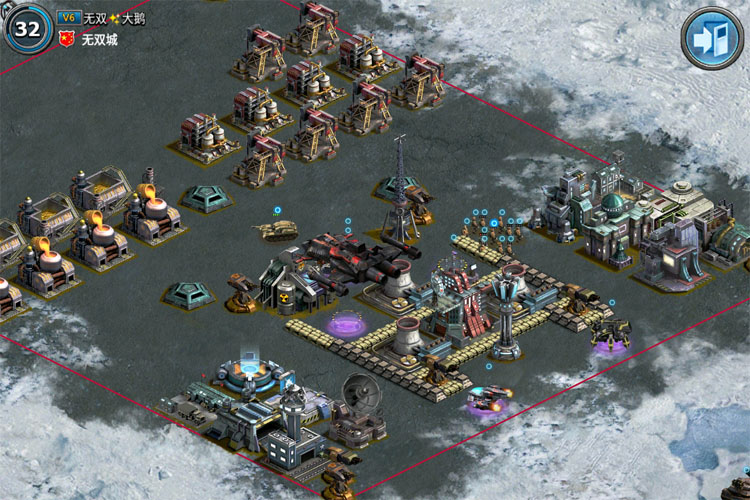The width and height of the screenshot is (750, 500).
Task: Tap the V6 VIP badge
Action: (x=69, y=18)
